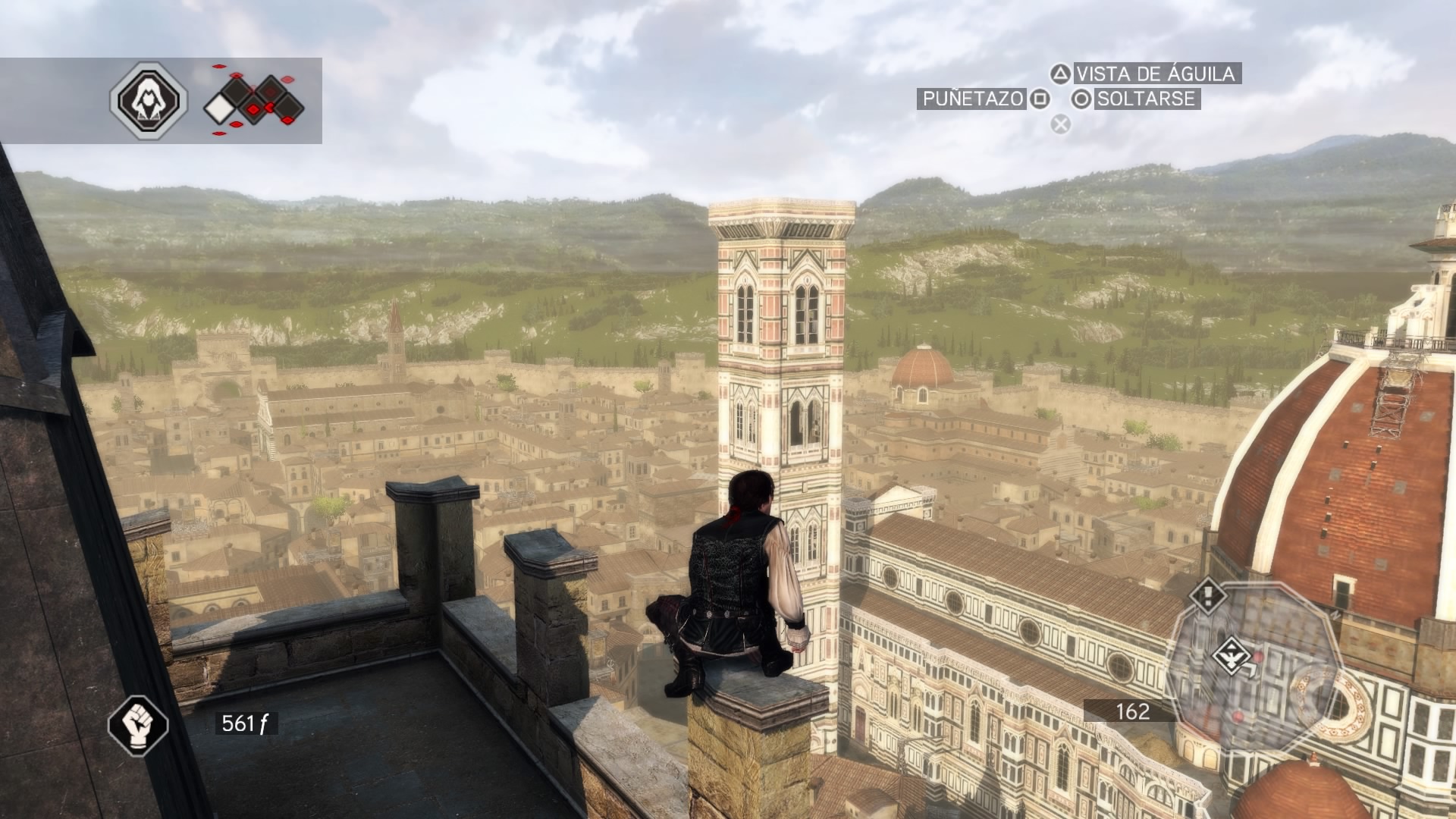Screen dimensions: 1456x819
Task: Click the hooded assassin emblem icon
Action: (148, 100)
